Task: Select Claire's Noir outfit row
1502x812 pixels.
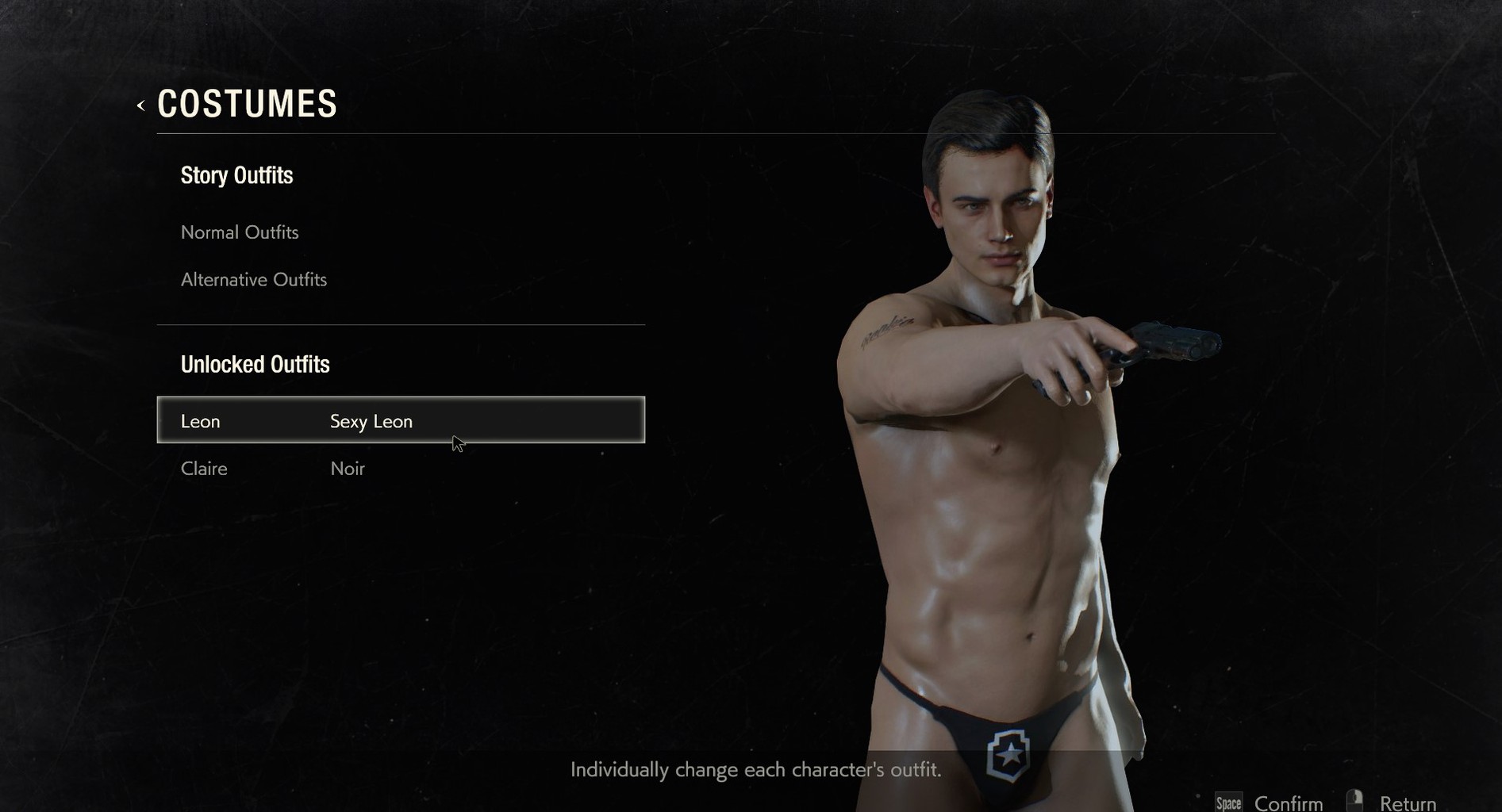Action: (x=400, y=469)
